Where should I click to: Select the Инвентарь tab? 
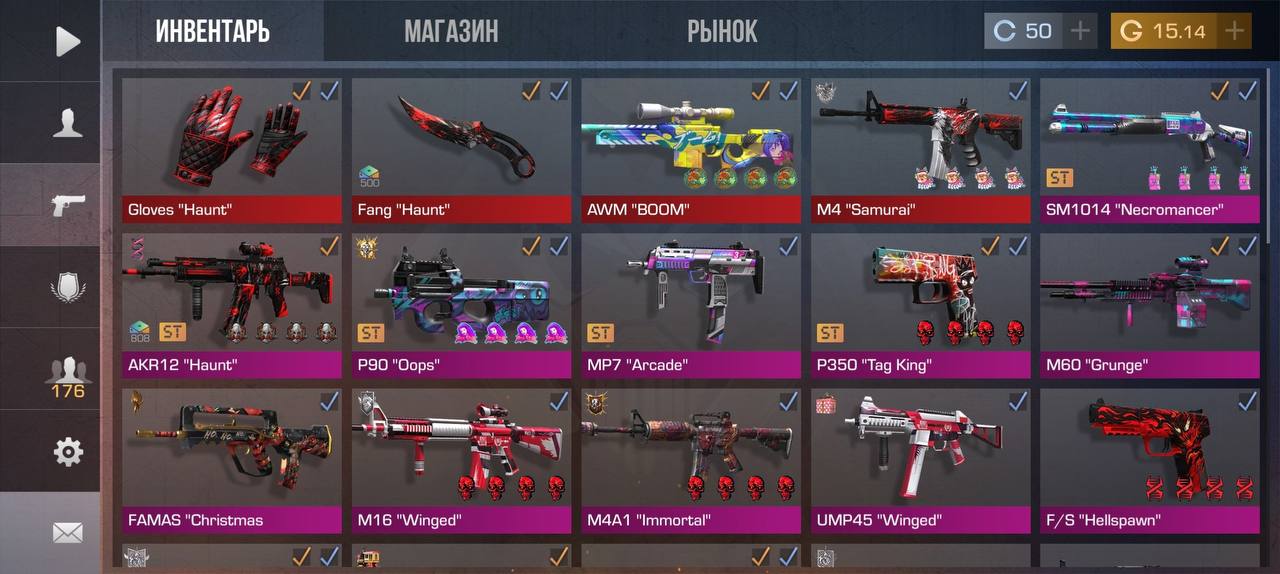tap(212, 32)
